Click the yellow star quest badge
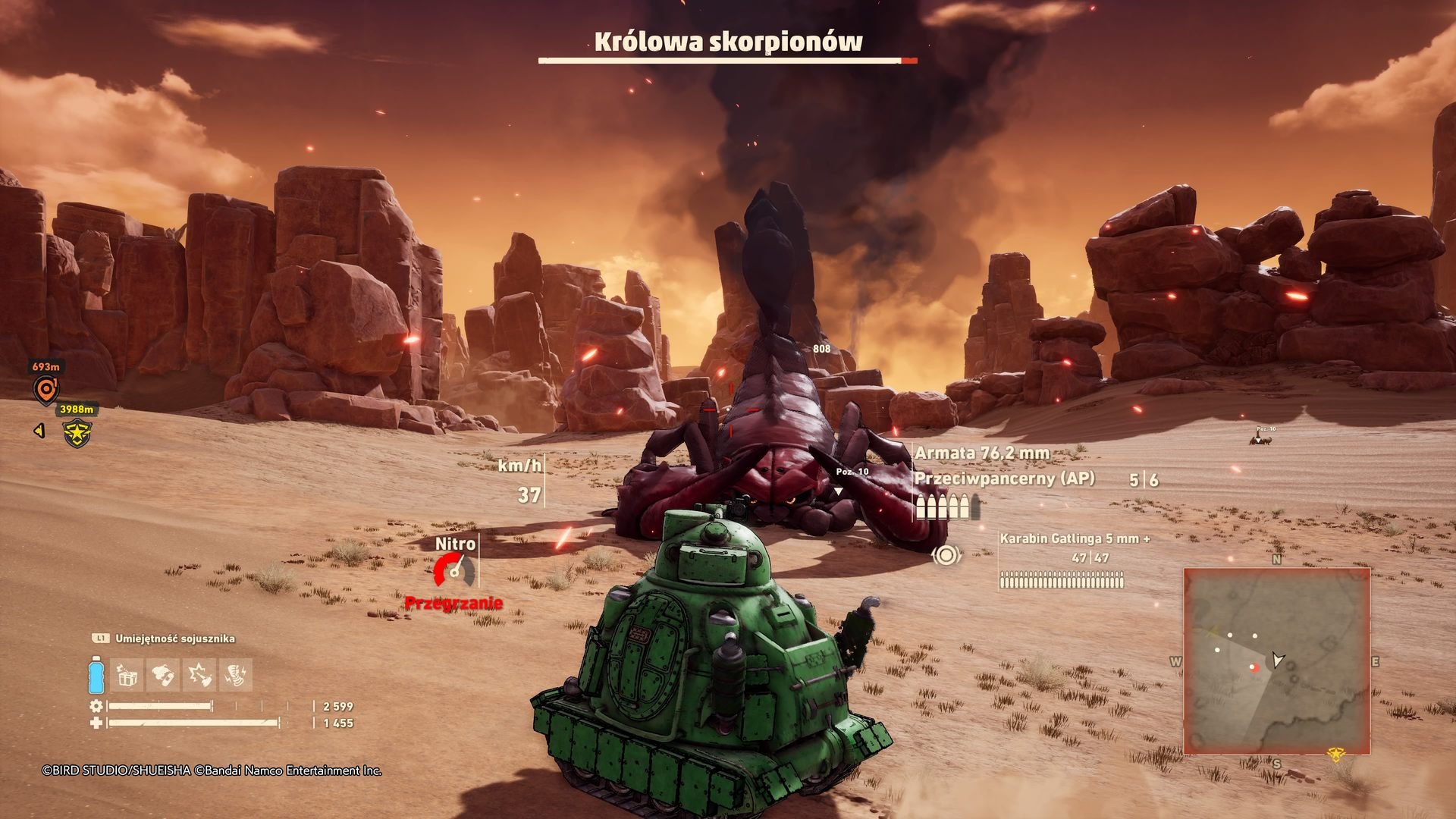This screenshot has height=819, width=1456. tap(77, 434)
